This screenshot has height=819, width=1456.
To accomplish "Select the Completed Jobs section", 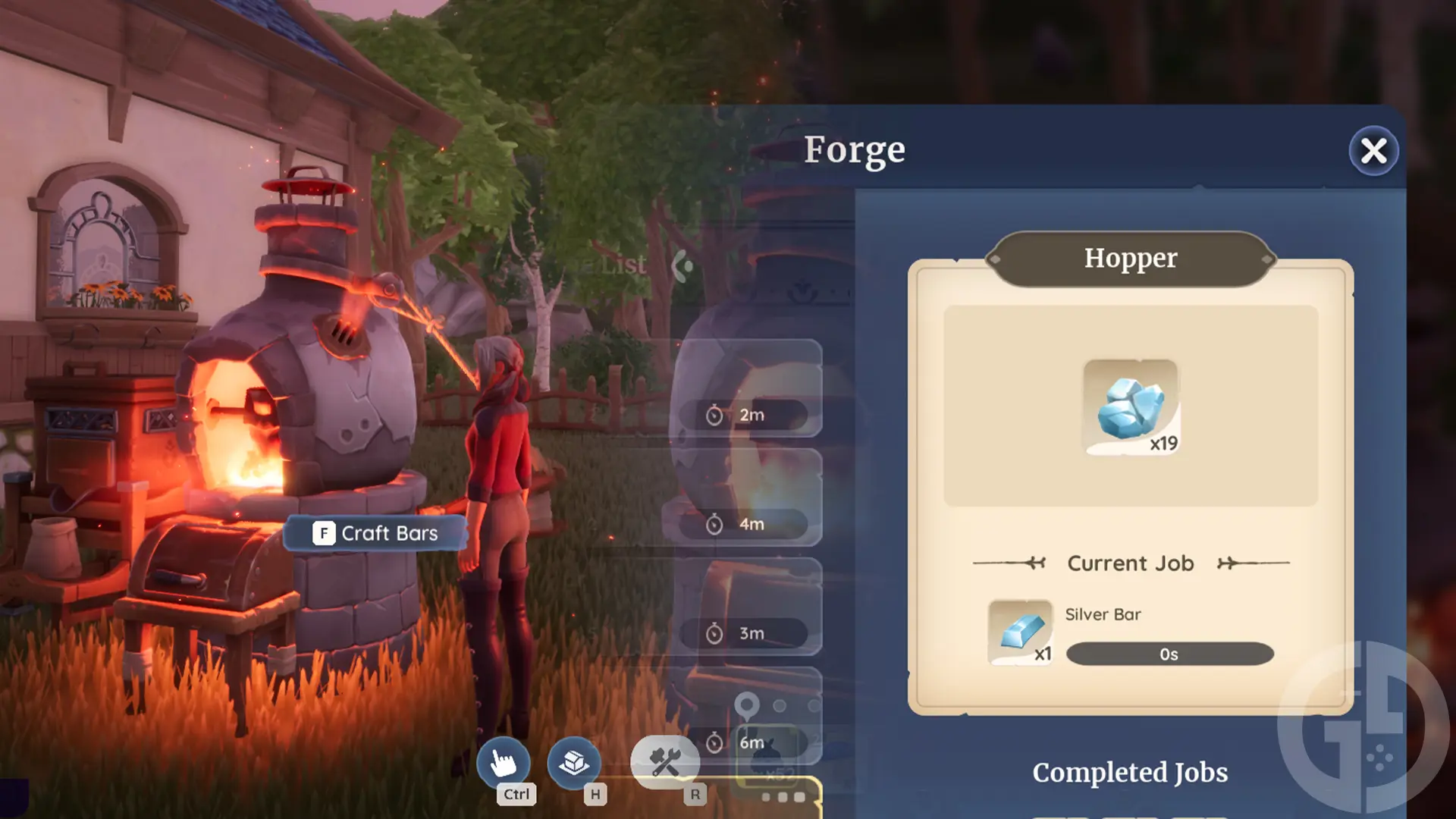I will click(1130, 772).
